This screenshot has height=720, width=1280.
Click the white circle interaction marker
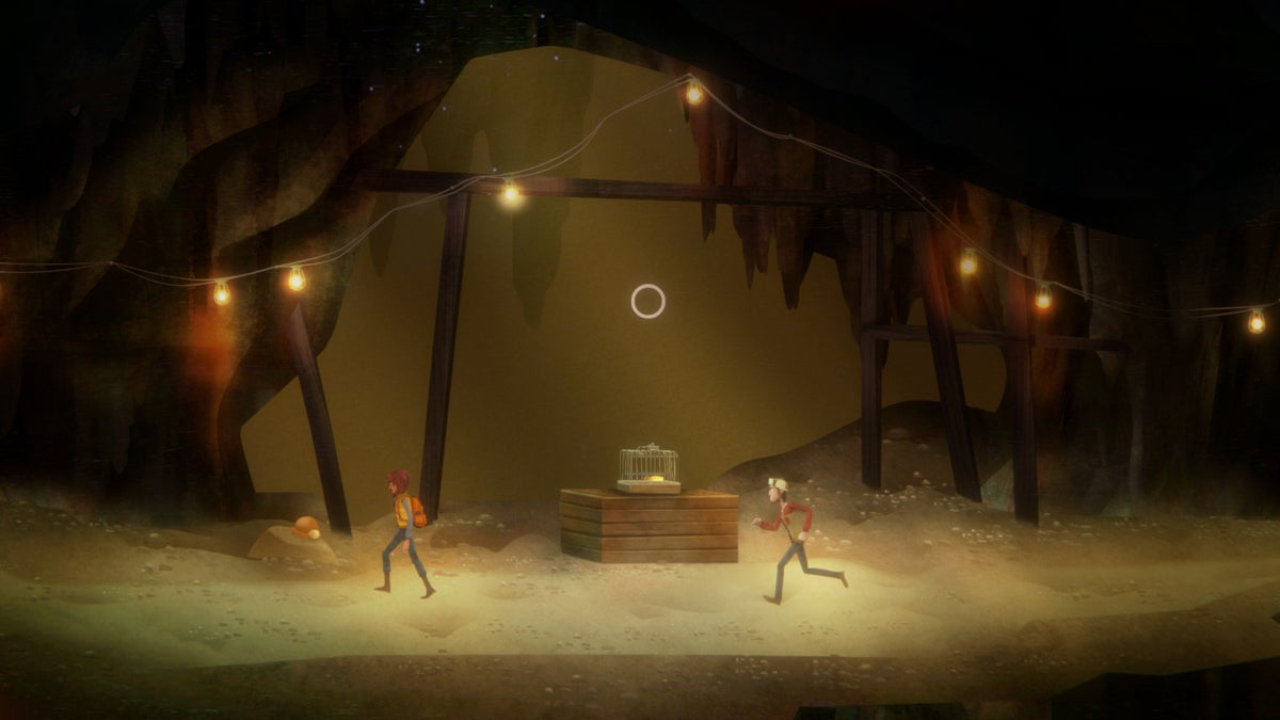pyautogui.click(x=648, y=301)
